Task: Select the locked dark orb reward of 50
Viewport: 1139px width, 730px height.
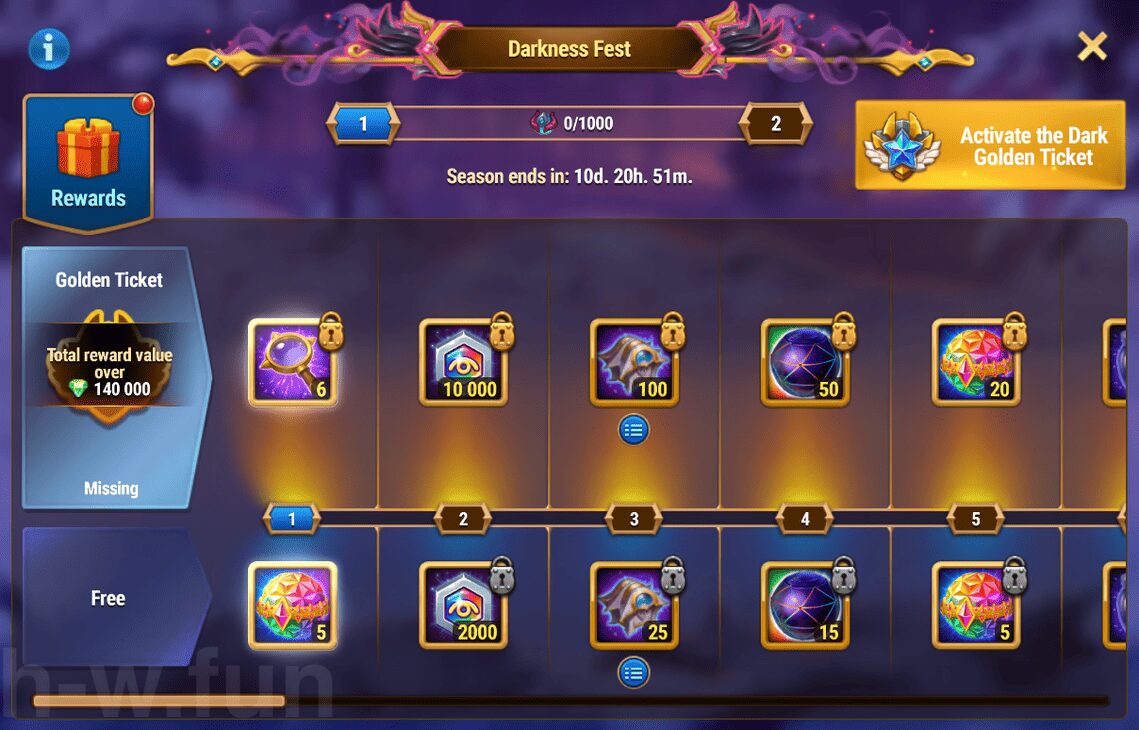Action: pos(805,362)
